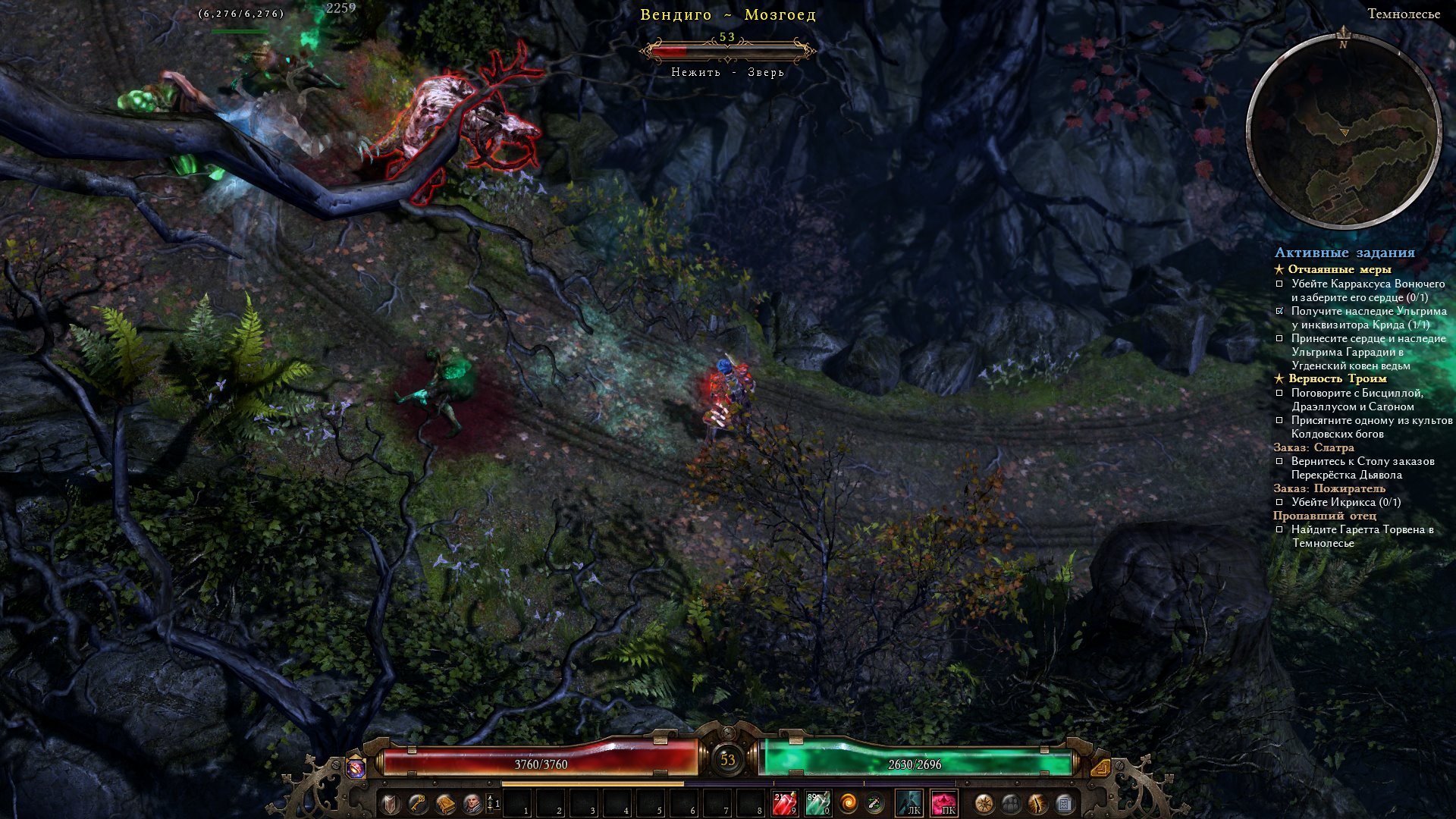Select the right mouse button skill slot

(944, 803)
